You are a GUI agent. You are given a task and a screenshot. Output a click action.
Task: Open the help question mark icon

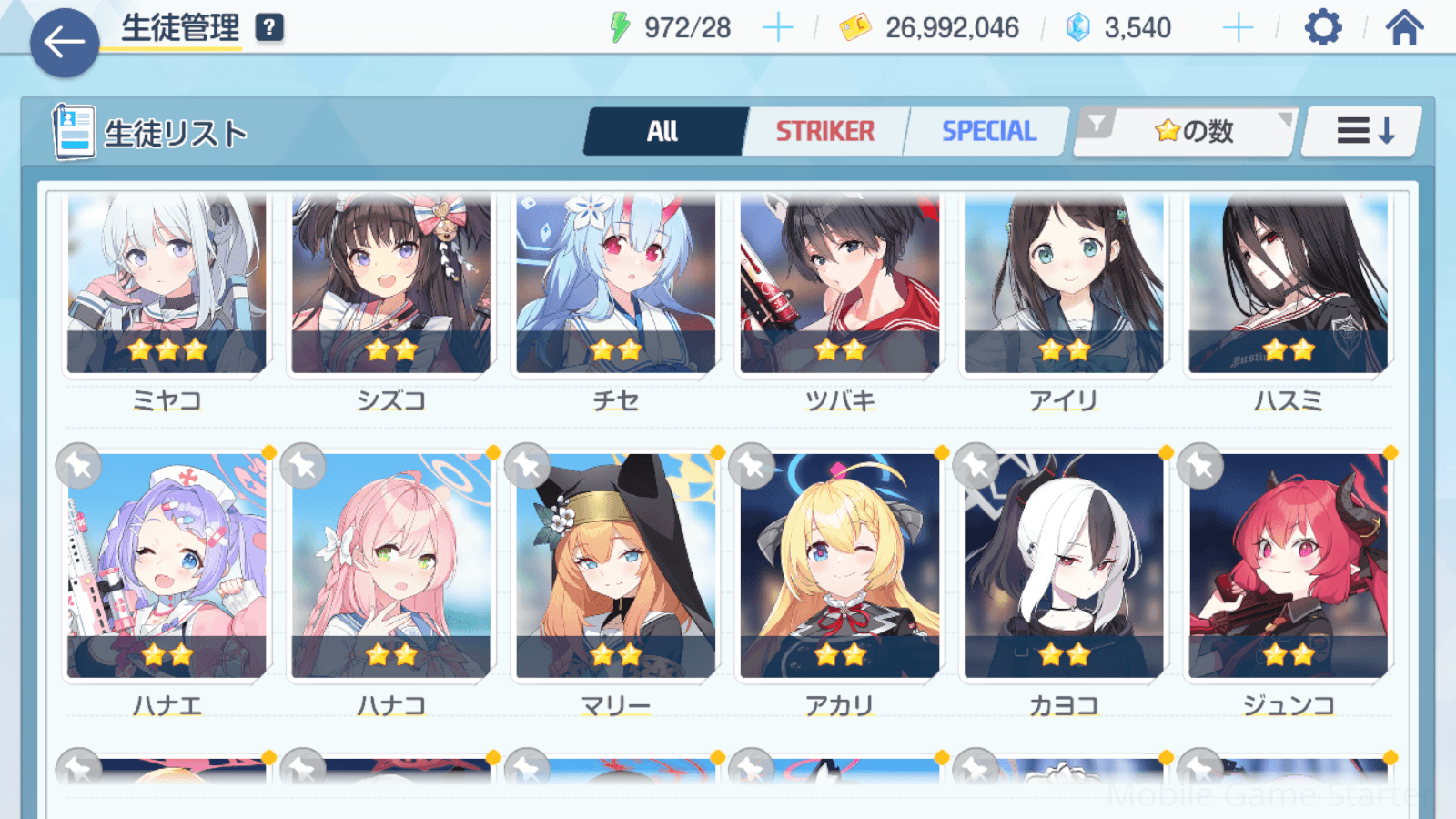269,28
